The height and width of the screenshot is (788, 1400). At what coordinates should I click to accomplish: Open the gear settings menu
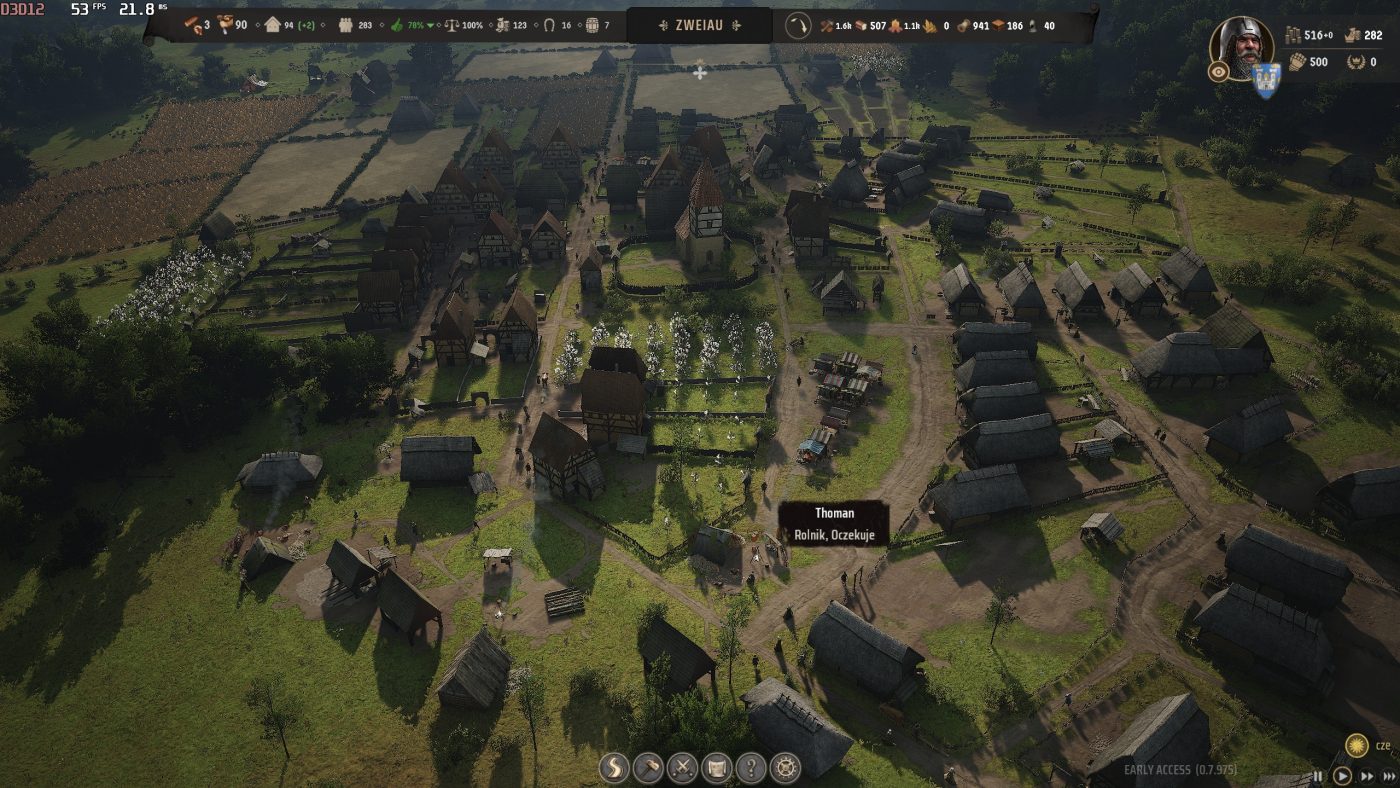pos(786,768)
